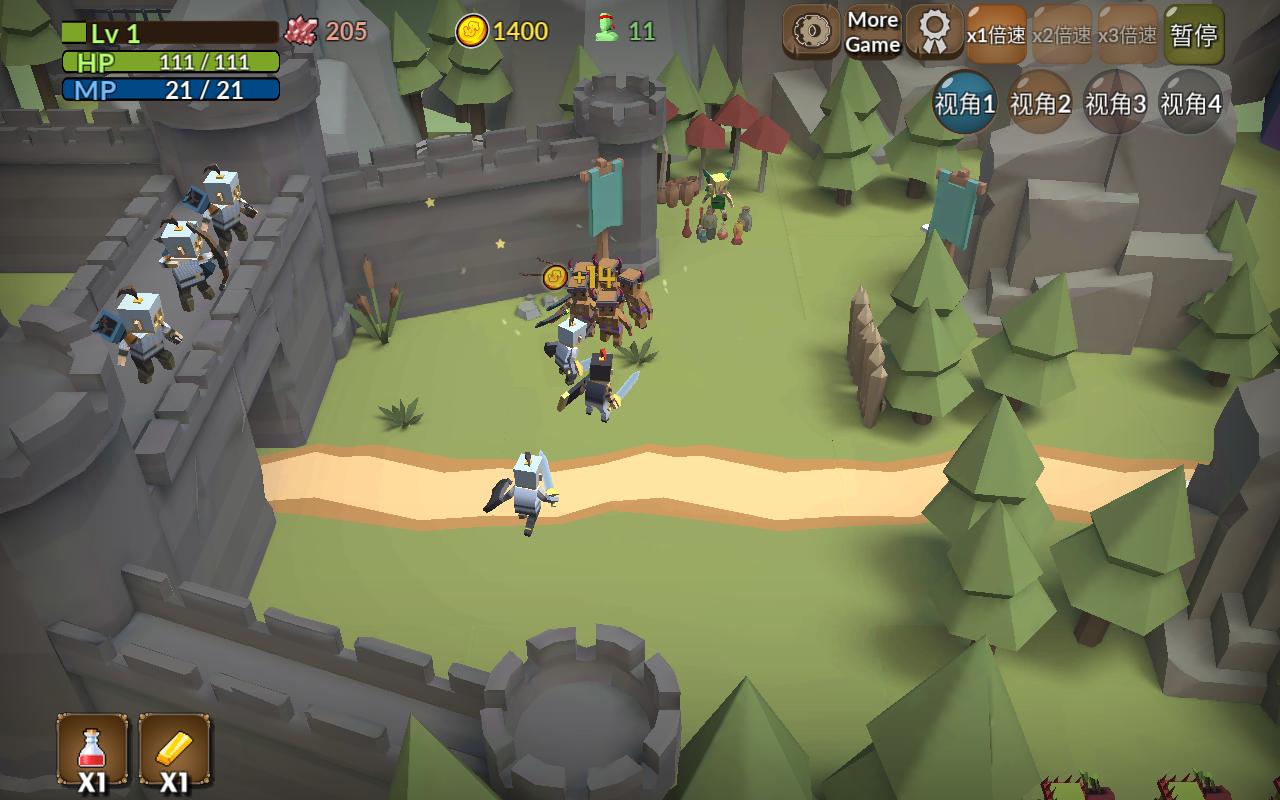Open the achievements ribbon badge
This screenshot has height=800, width=1280.
[x=934, y=33]
